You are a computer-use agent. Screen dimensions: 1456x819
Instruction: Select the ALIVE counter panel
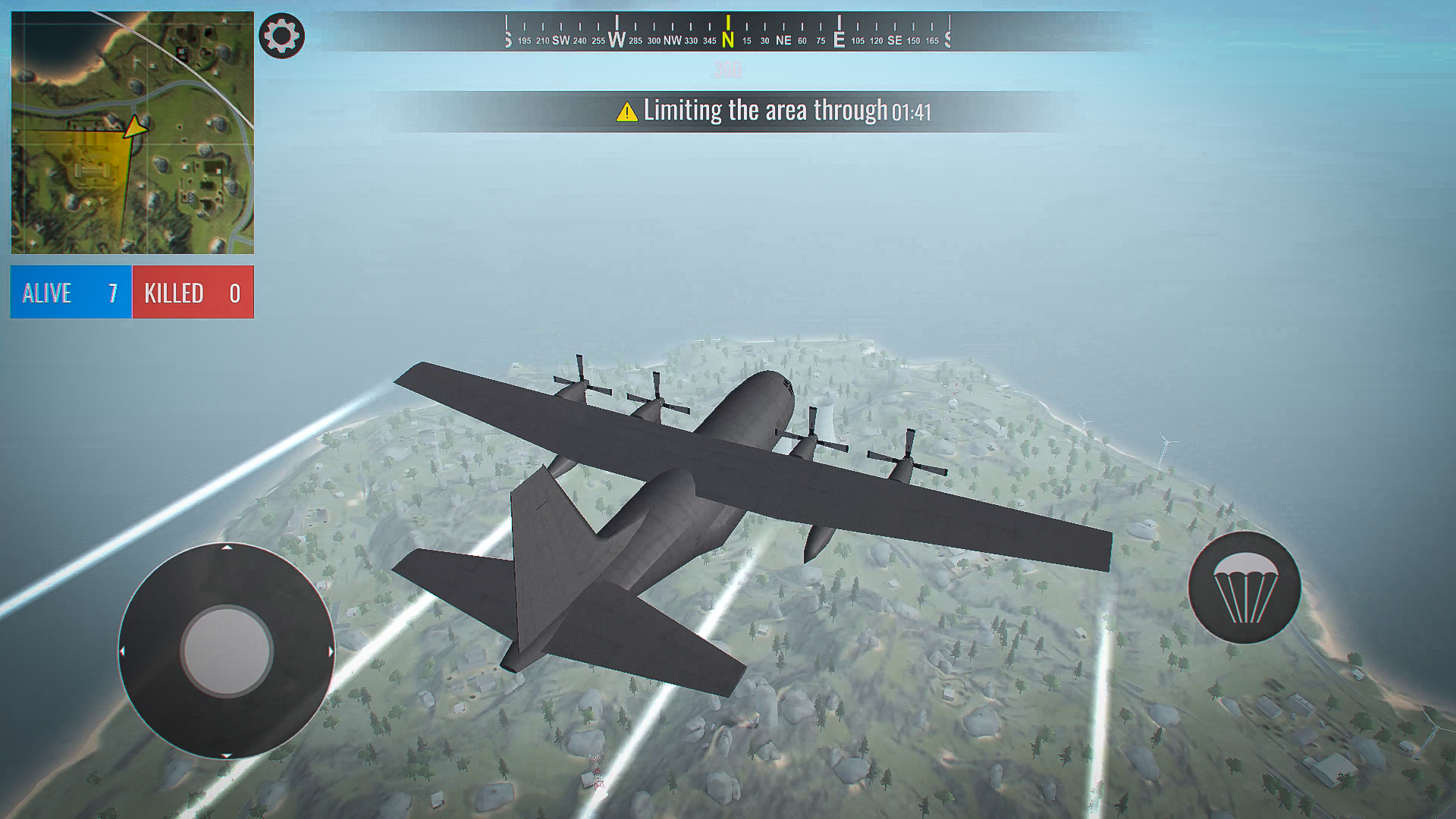70,292
